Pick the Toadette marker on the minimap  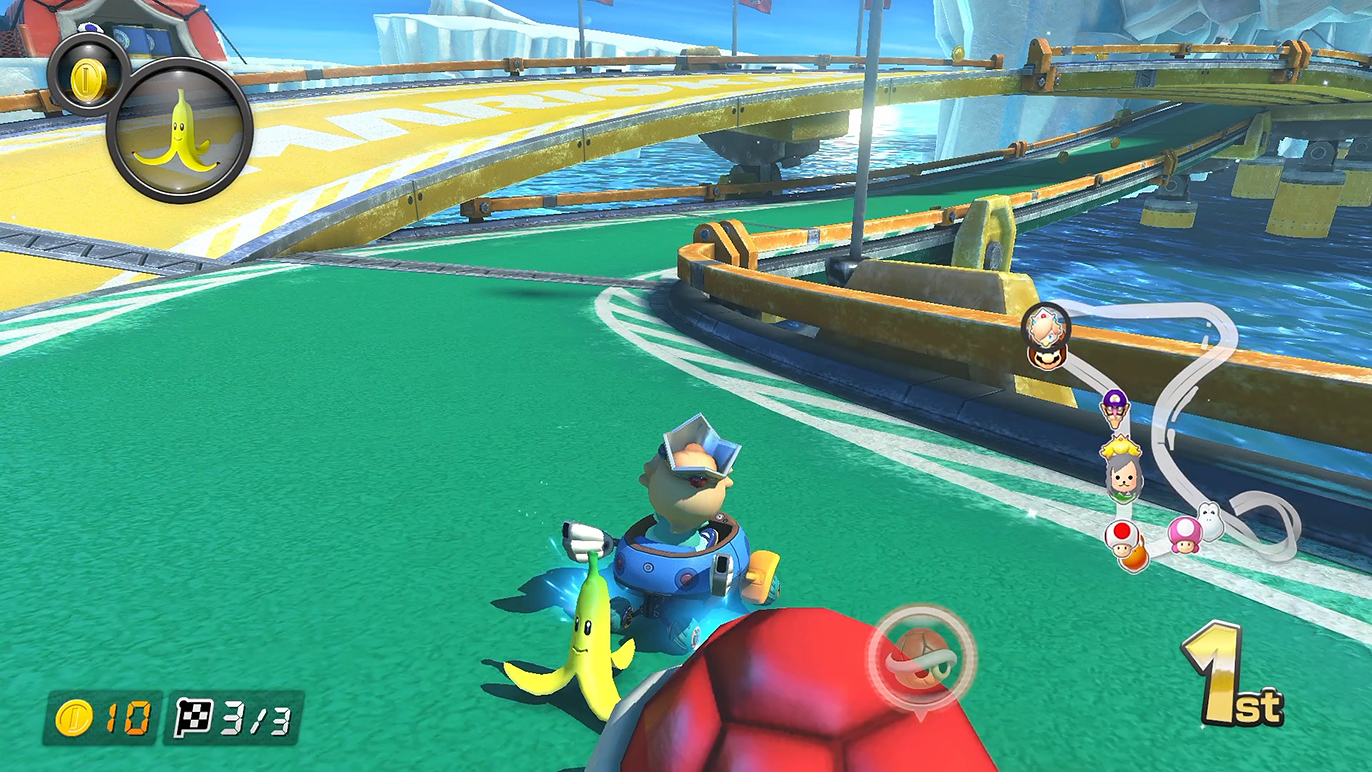click(1185, 534)
